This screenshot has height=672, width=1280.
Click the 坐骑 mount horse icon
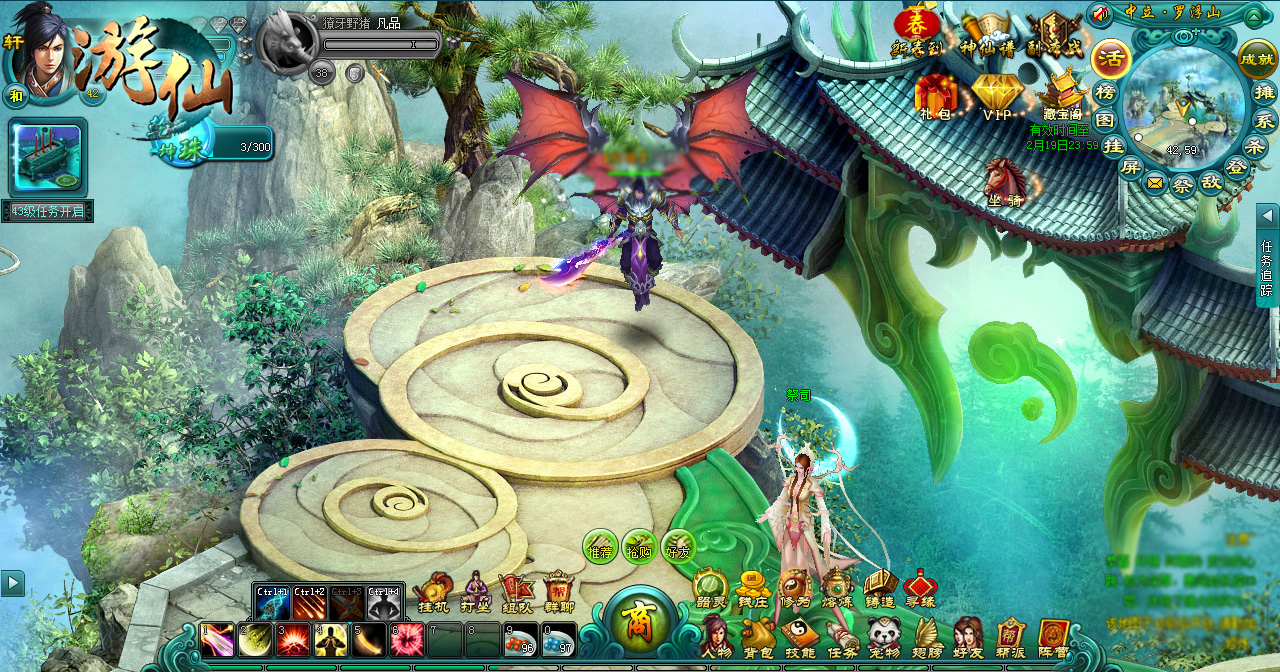pos(1003,182)
